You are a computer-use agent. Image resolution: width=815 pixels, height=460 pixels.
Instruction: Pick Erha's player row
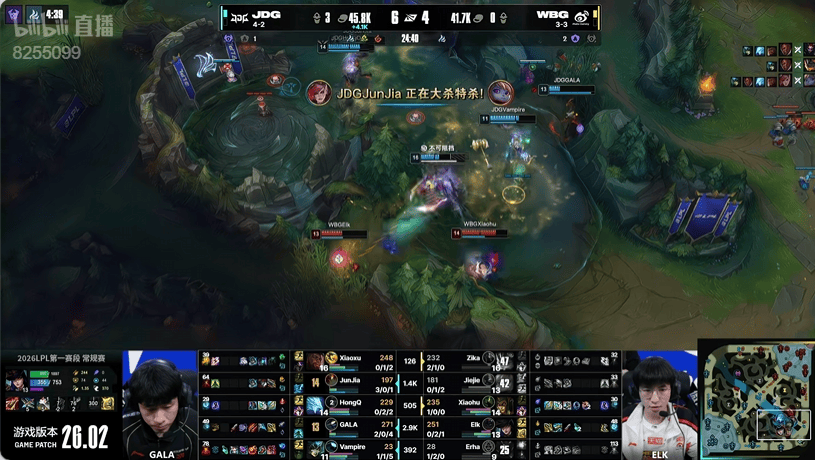[x=468, y=448]
